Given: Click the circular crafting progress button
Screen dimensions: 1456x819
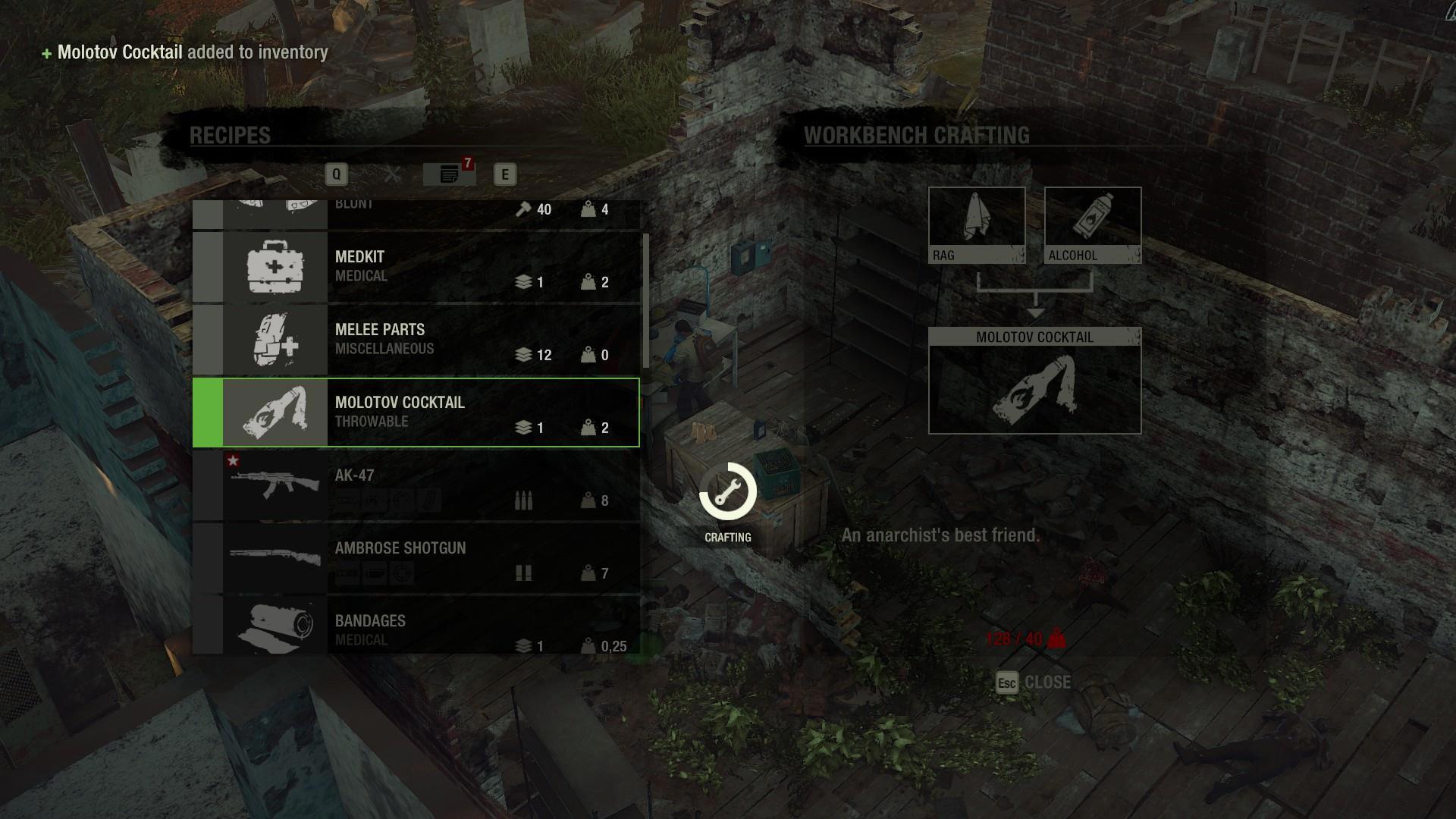Looking at the screenshot, I should [x=728, y=491].
